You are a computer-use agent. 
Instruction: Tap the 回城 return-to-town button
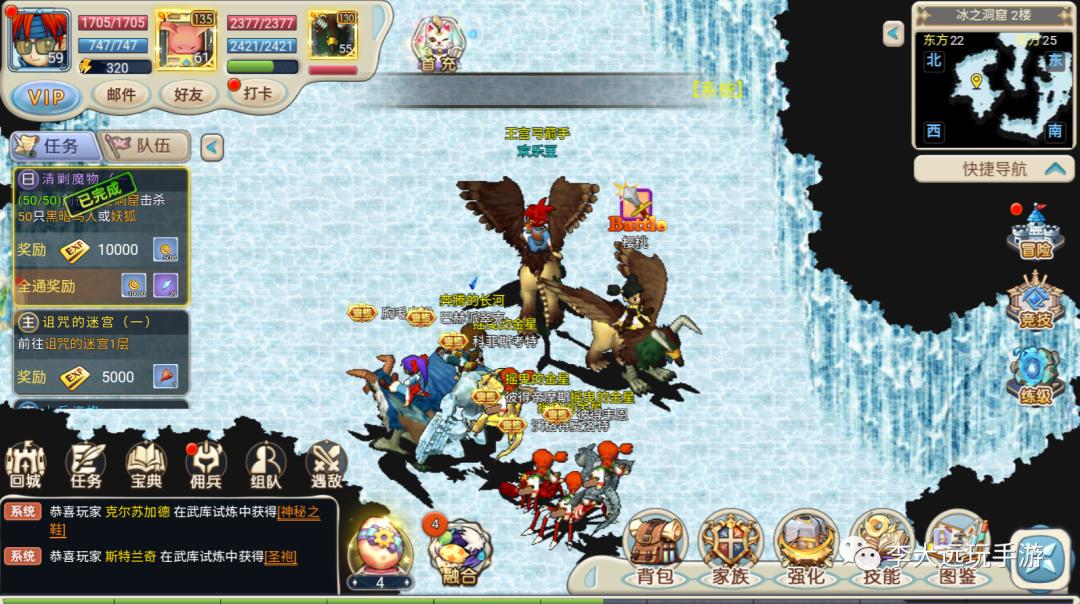click(x=25, y=465)
